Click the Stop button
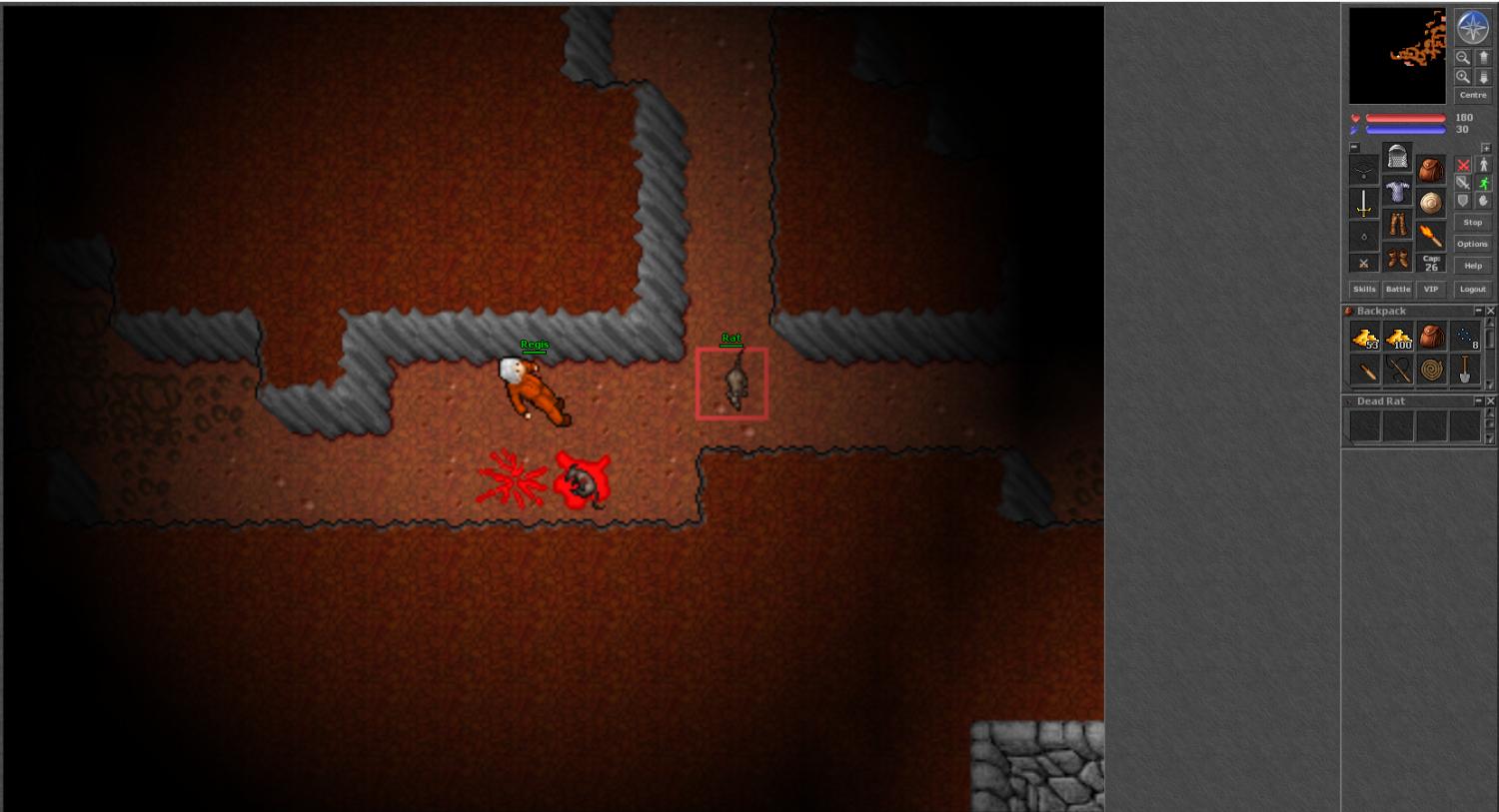Image resolution: width=1499 pixels, height=812 pixels. point(1472,223)
